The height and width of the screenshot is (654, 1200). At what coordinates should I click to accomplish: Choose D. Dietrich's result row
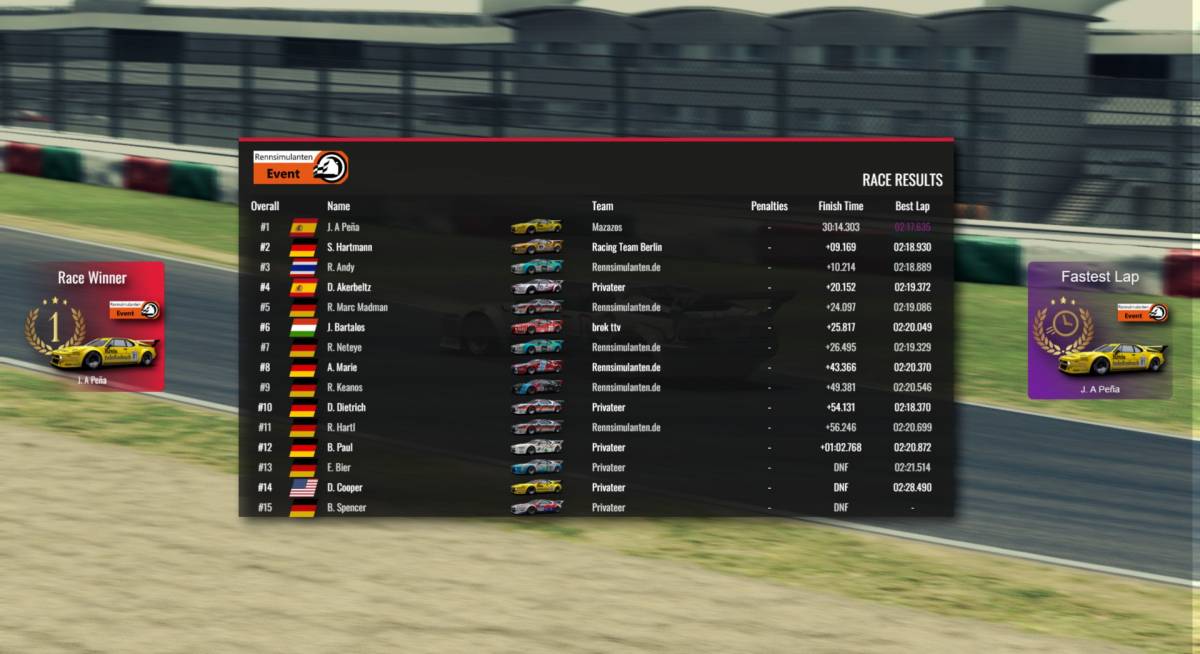point(346,407)
